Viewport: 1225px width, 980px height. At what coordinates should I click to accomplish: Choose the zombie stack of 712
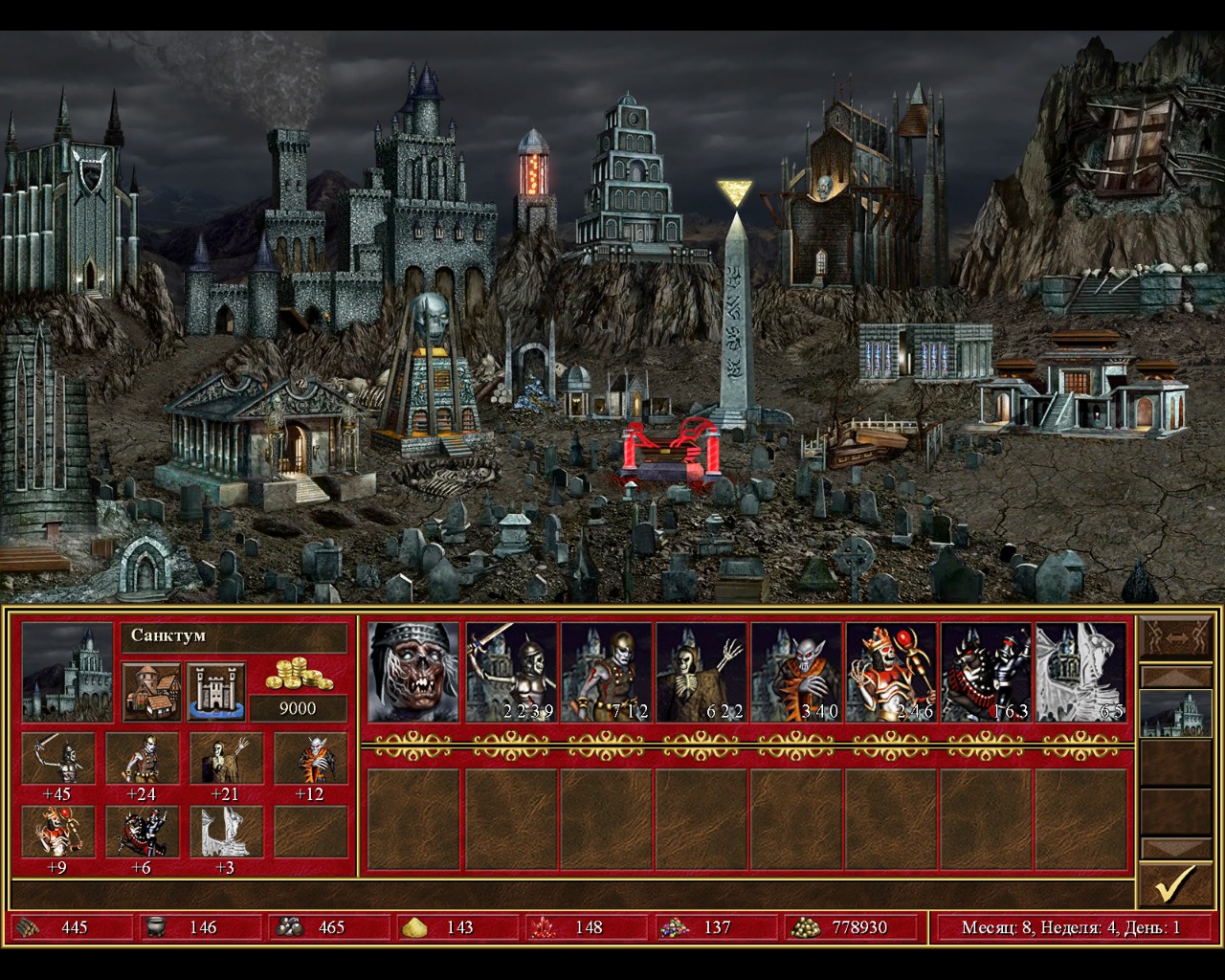point(606,672)
